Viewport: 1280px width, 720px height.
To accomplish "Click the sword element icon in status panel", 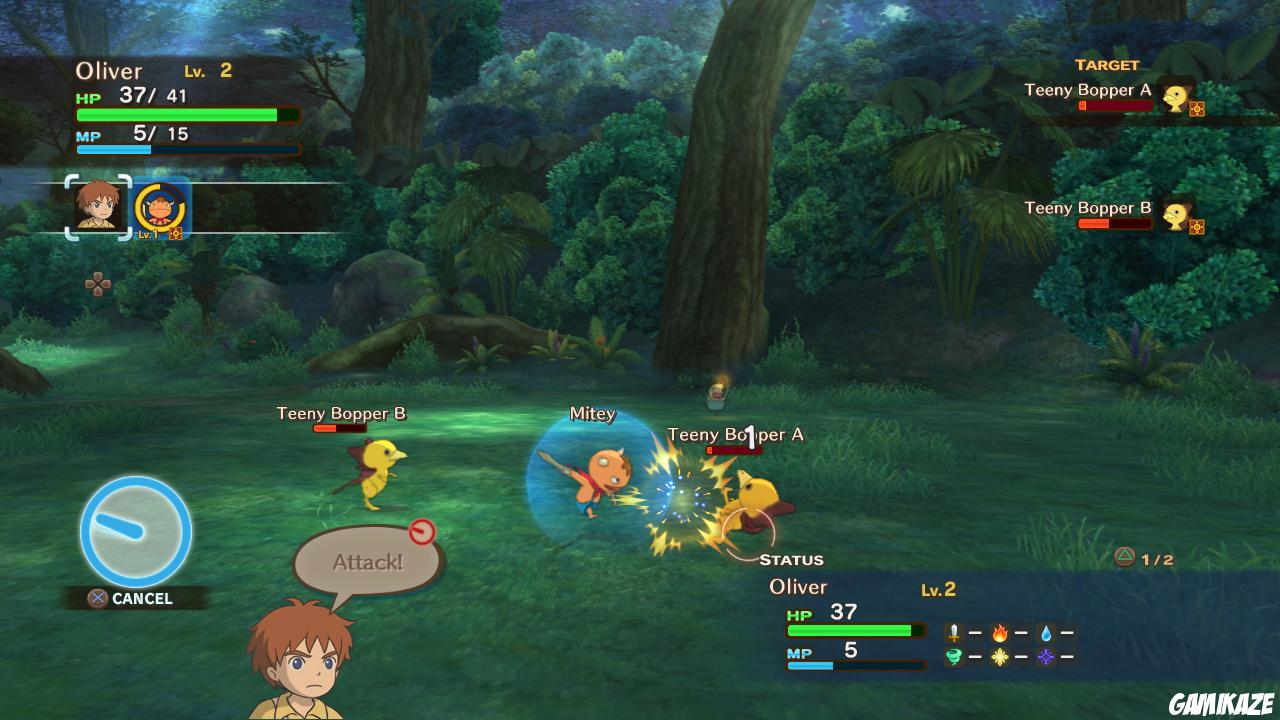I will pyautogui.click(x=953, y=632).
